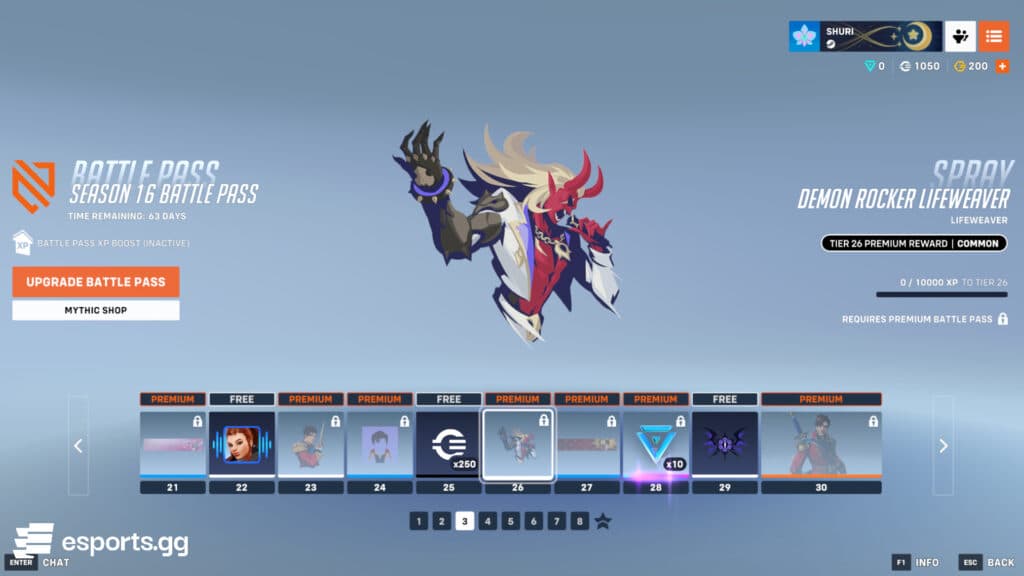Pick the tier 29 free reward tile
The height and width of the screenshot is (576, 1024).
(725, 443)
